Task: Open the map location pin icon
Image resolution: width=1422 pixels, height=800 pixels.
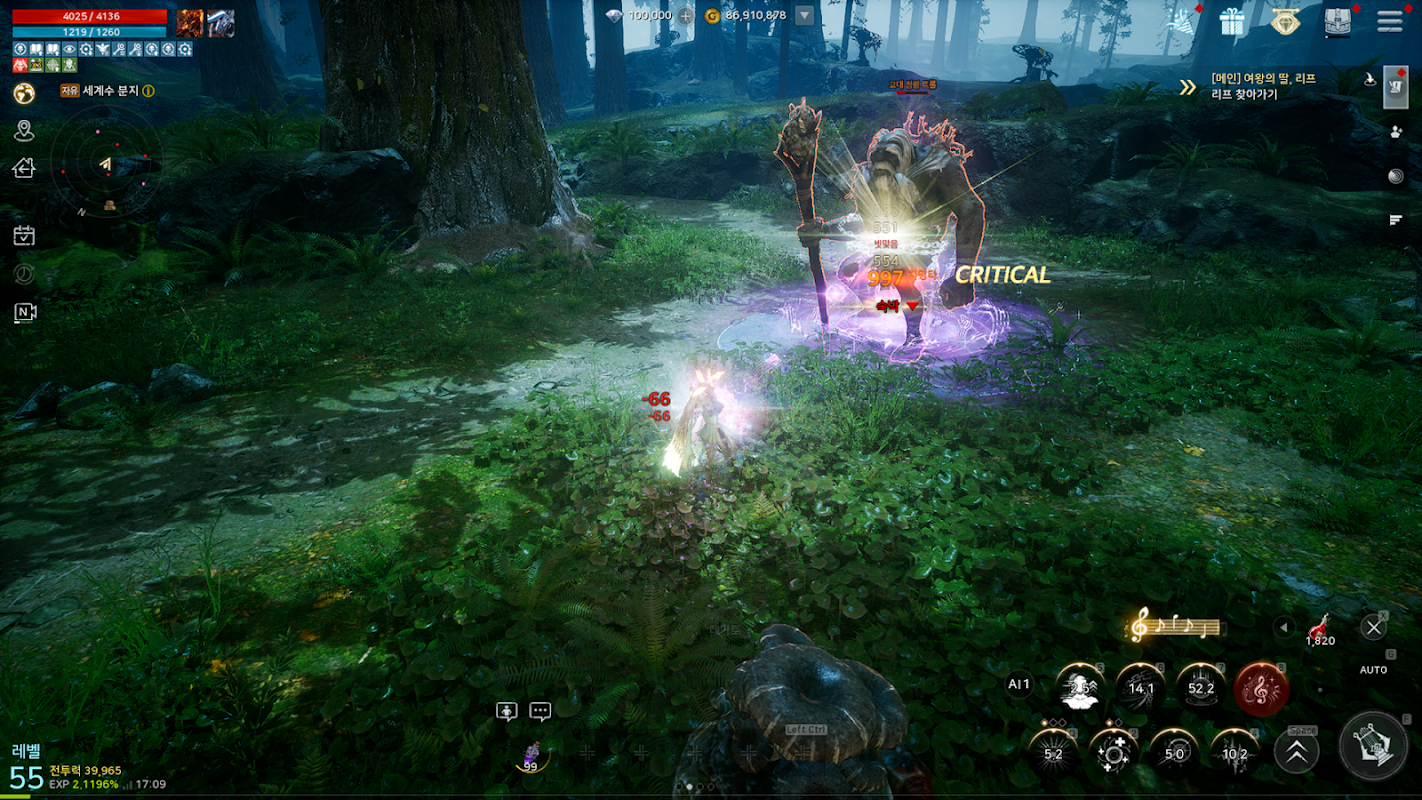Action: pos(24,131)
